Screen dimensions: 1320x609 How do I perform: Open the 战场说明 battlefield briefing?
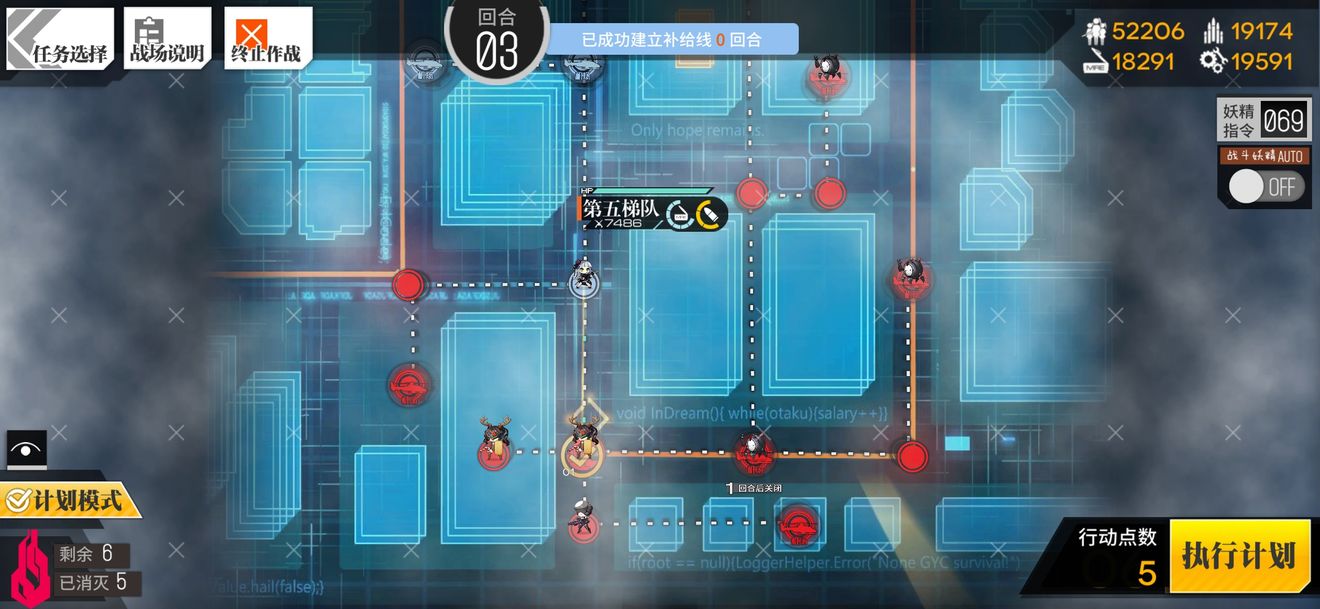[167, 39]
